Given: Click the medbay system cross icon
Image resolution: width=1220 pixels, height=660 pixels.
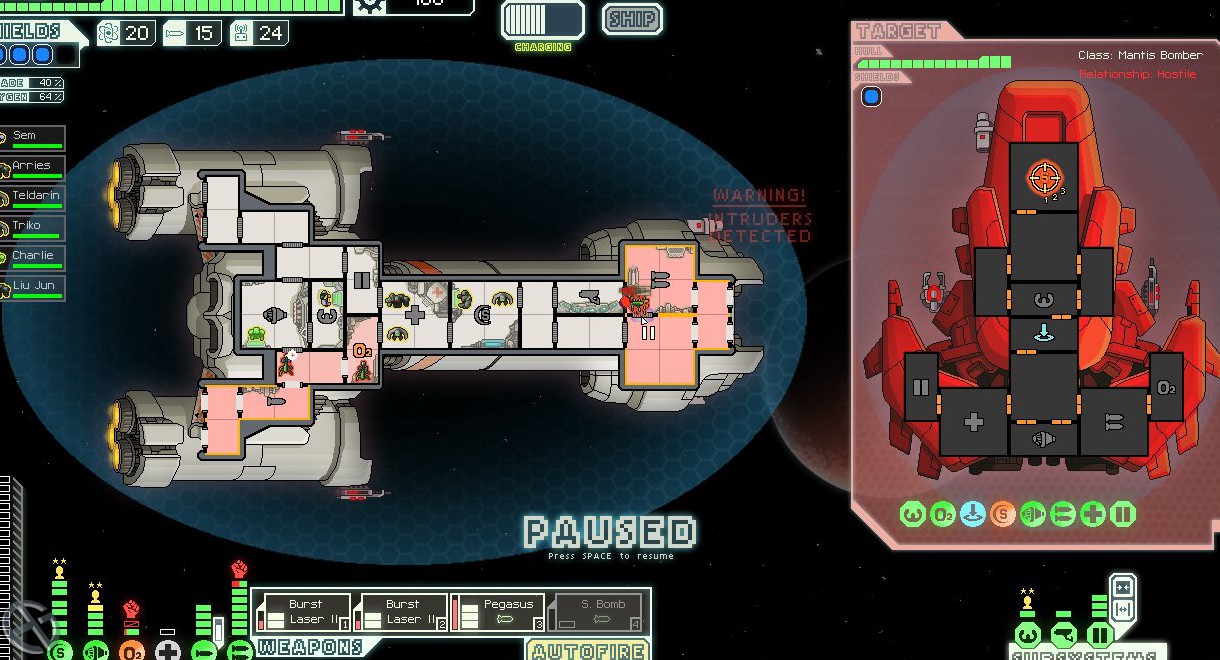Looking at the screenshot, I should [x=168, y=651].
